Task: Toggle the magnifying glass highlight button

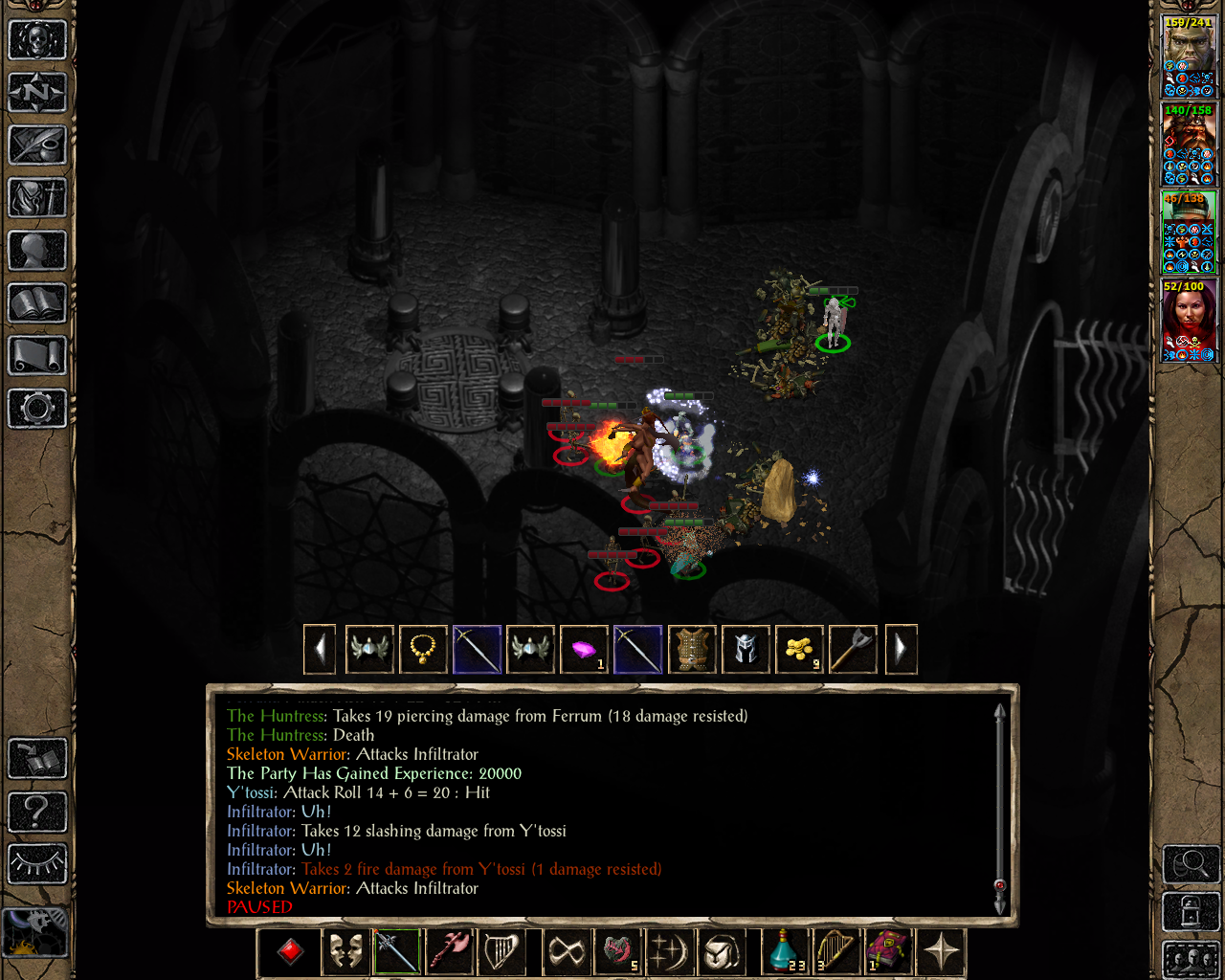Action: [x=1191, y=864]
